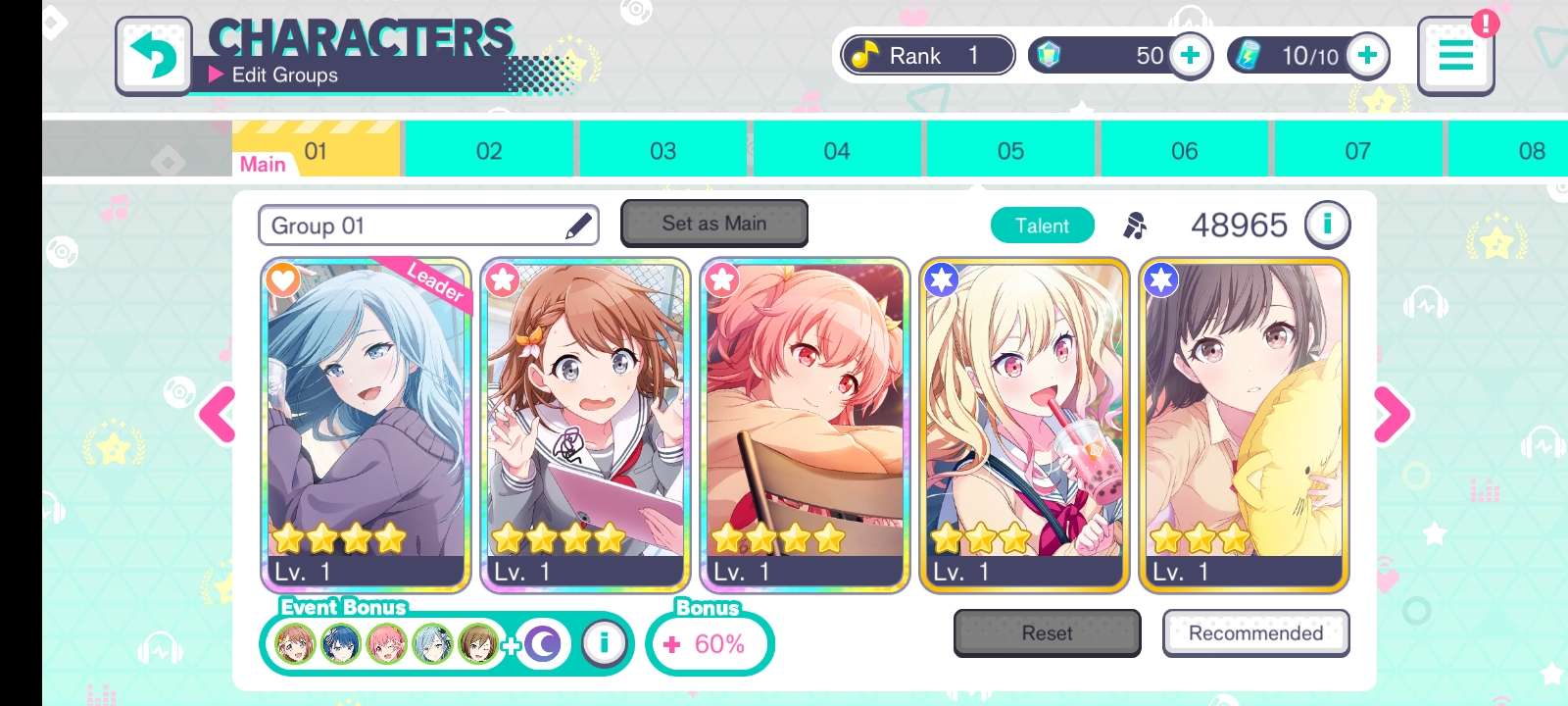Edit the group name using the pencil icon

click(578, 225)
